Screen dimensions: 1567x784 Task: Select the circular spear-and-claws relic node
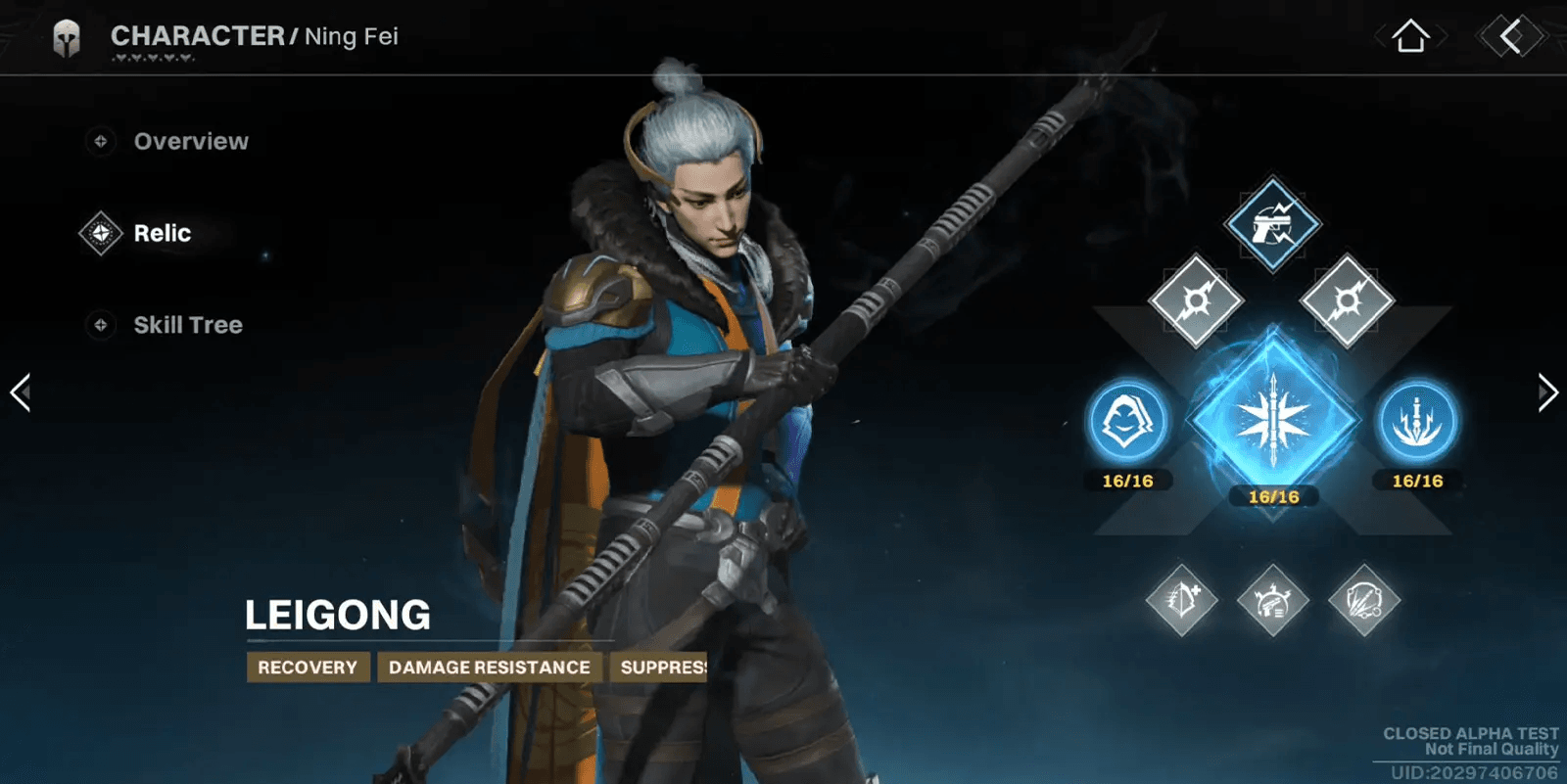1417,422
